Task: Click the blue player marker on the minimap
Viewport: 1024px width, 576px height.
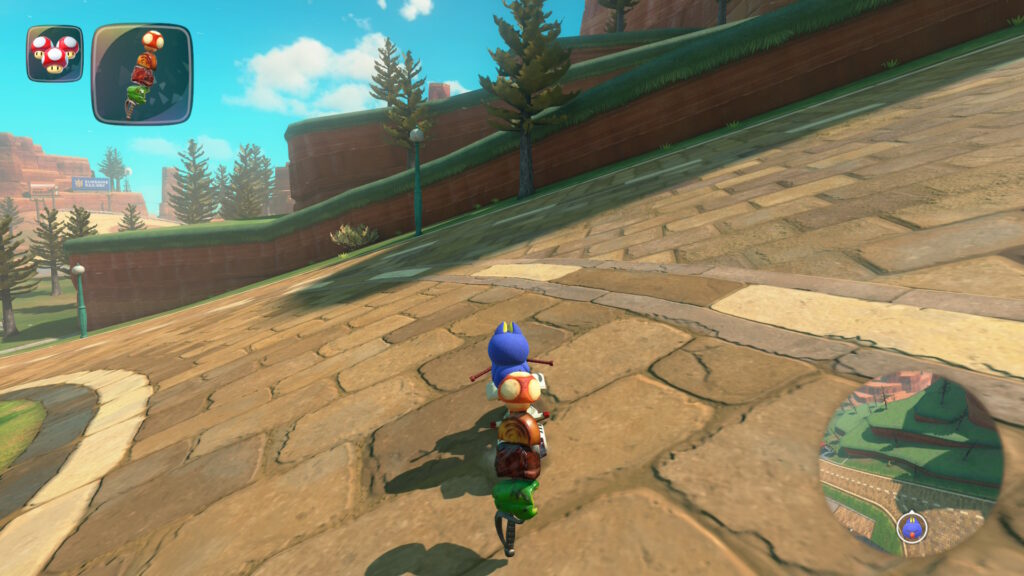Action: [x=911, y=525]
